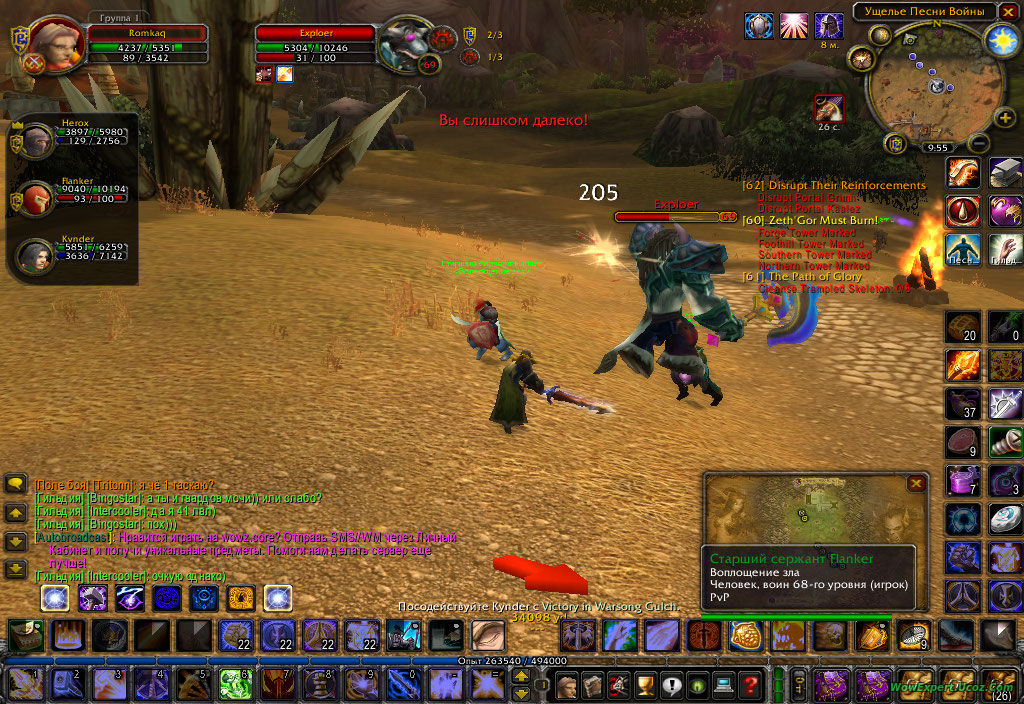This screenshot has width=1024, height=704.
Task: Open the red question mark help button
Action: coord(749,685)
